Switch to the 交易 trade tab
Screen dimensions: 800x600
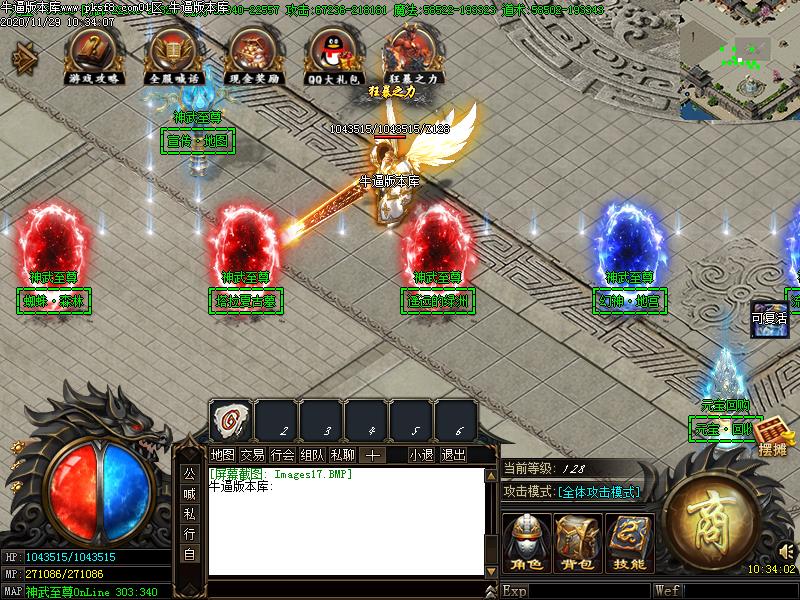[252, 454]
